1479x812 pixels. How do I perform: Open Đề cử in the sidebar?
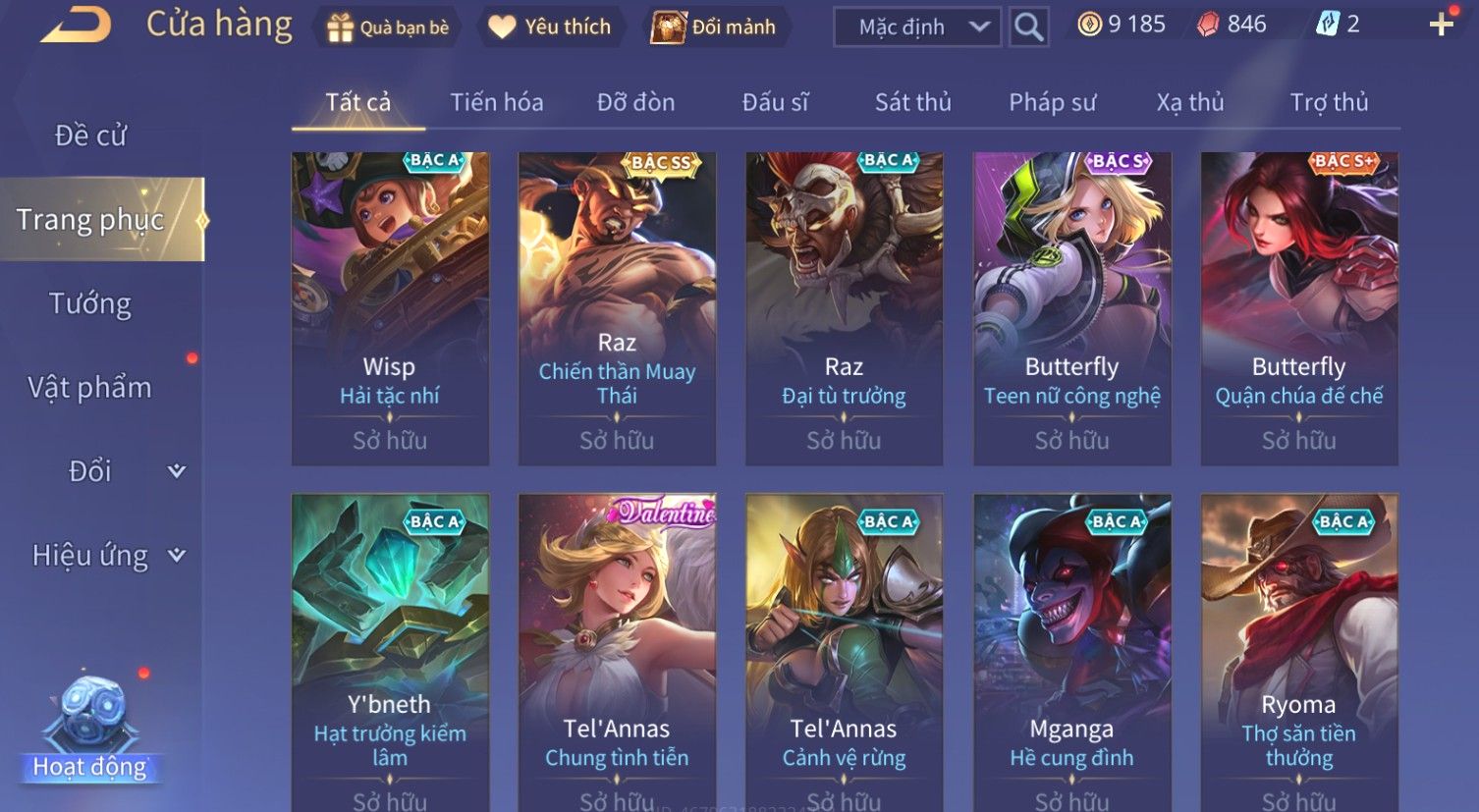click(x=90, y=135)
